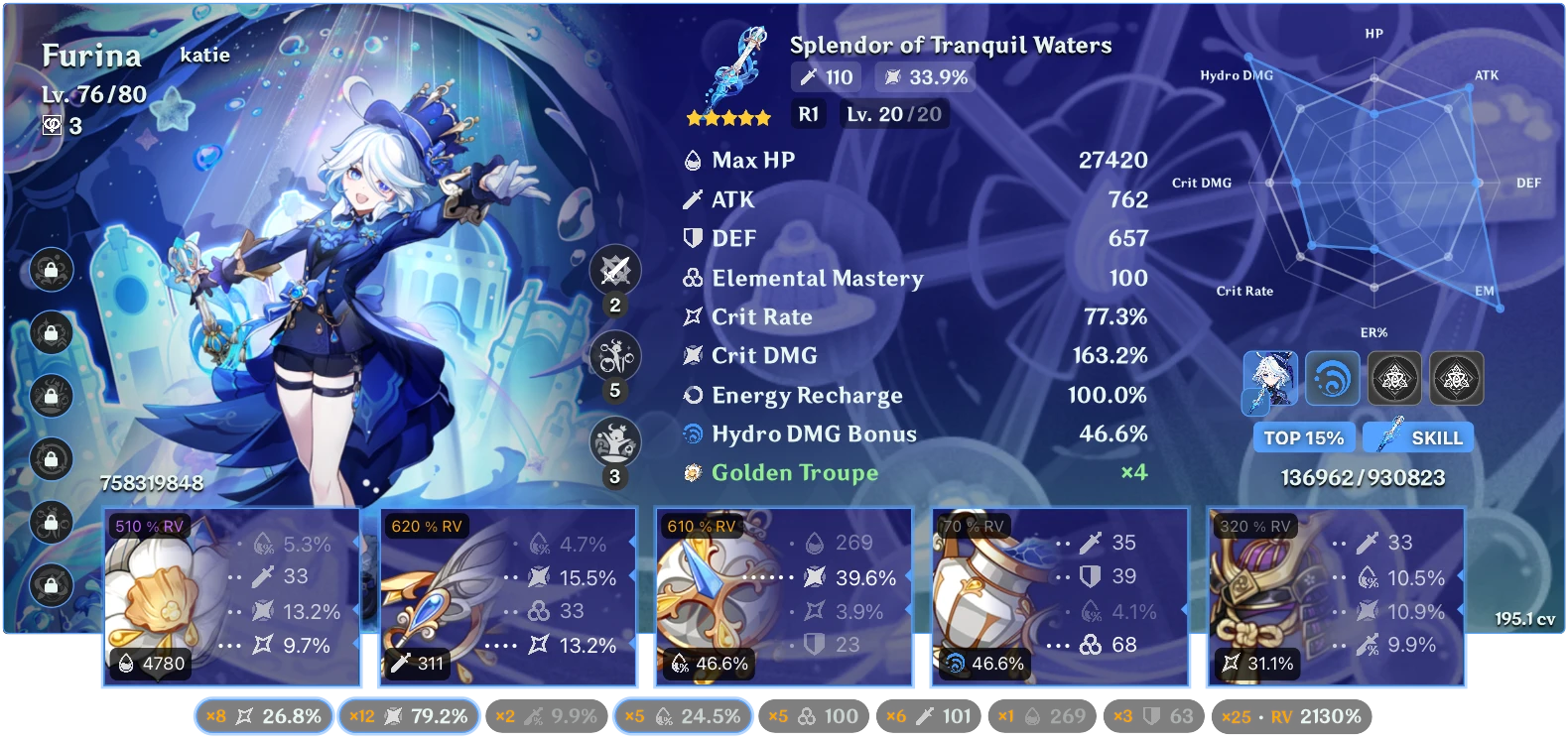The image size is (1568, 741).
Task: Click the Normal Attack talent showing level 2
Action: [x=615, y=270]
